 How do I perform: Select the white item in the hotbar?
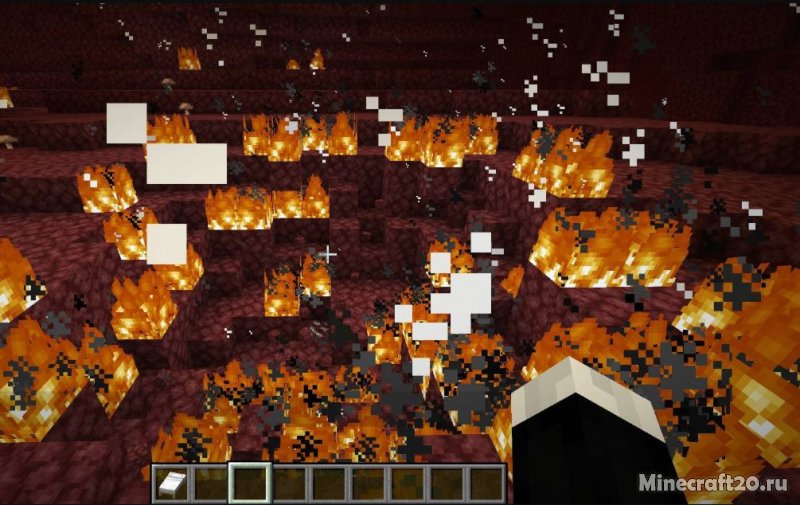(x=170, y=483)
